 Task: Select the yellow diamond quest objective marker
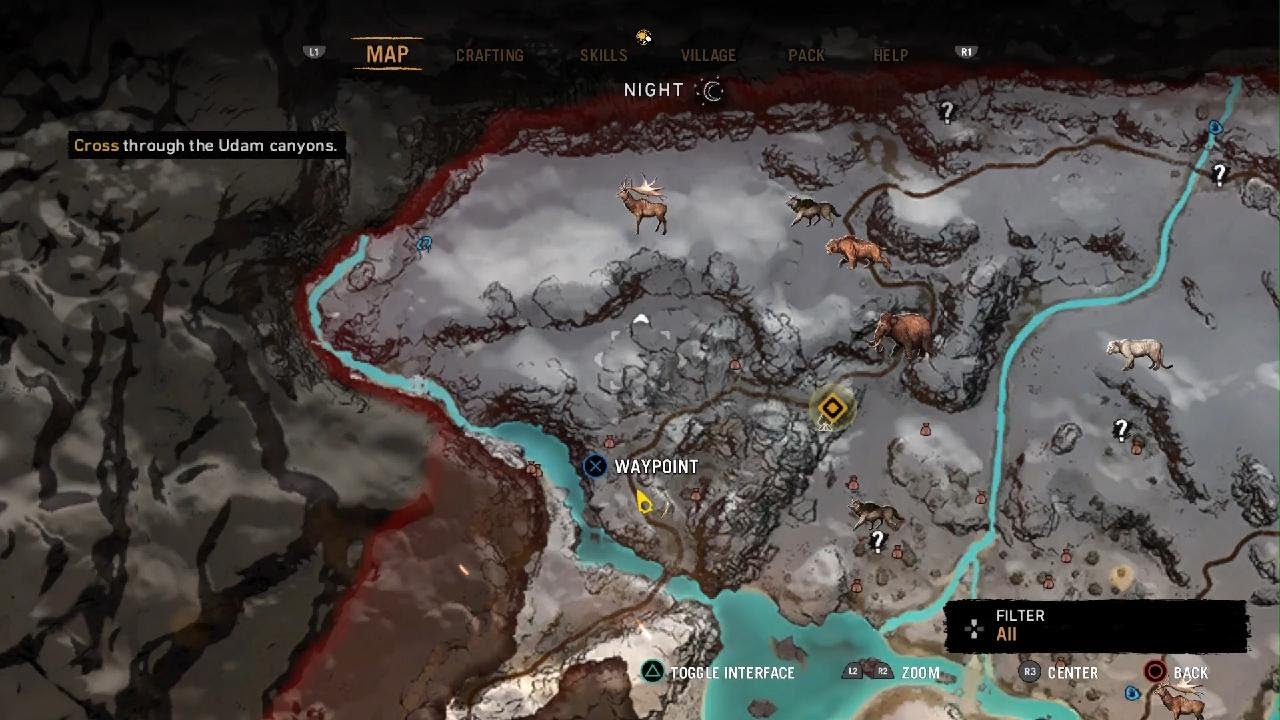pyautogui.click(x=831, y=407)
